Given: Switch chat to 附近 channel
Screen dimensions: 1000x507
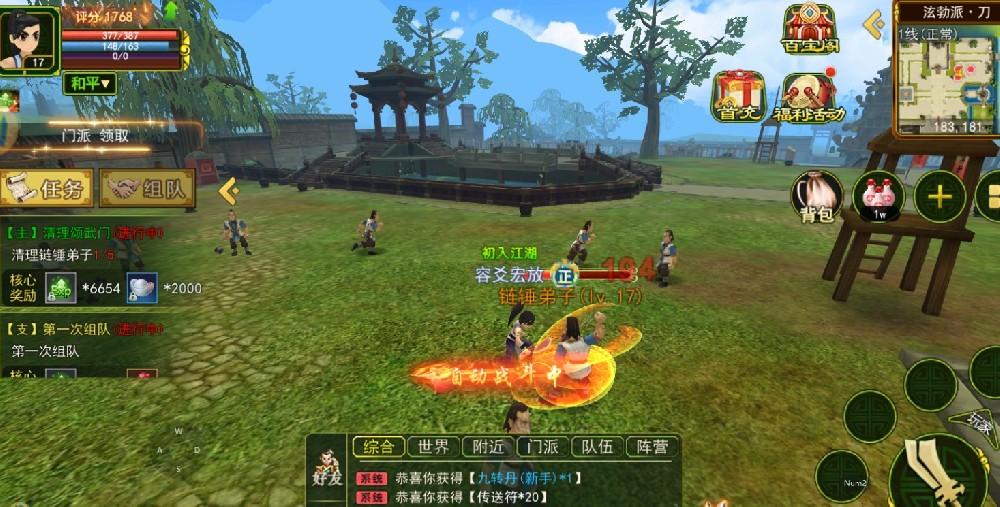Looking at the screenshot, I should [x=489, y=447].
